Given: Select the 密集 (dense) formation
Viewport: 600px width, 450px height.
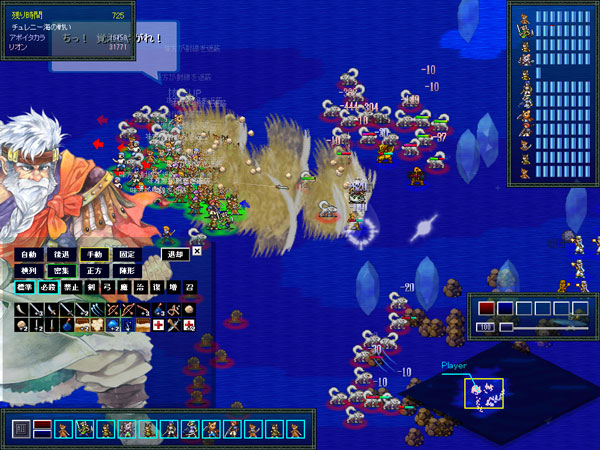Looking at the screenshot, I should pyautogui.click(x=60, y=271).
